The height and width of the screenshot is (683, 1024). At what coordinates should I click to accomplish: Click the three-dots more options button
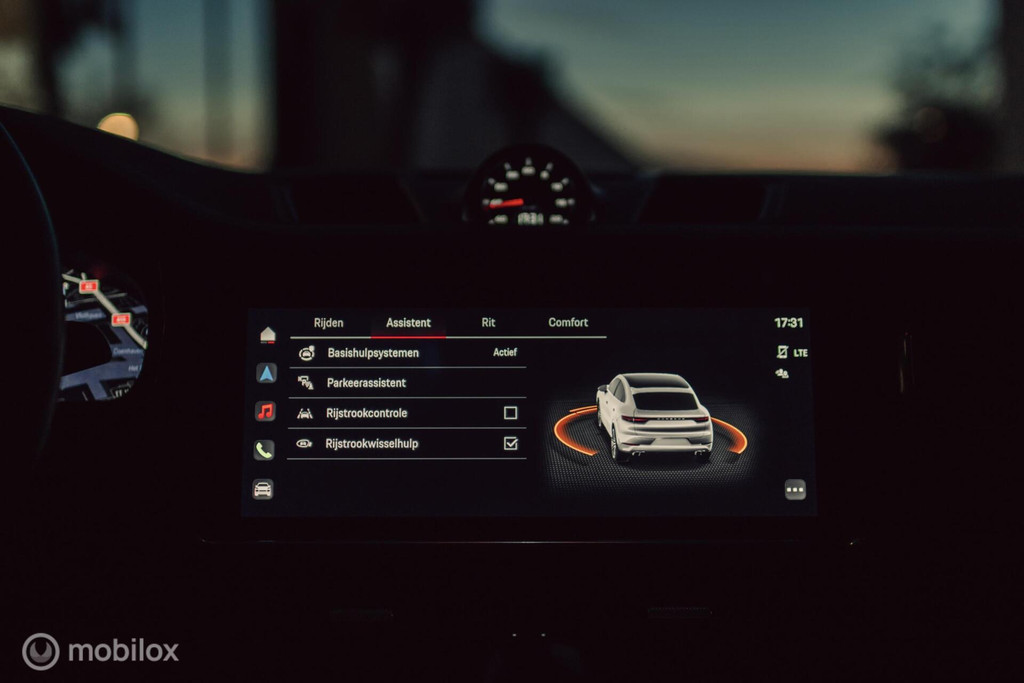[x=795, y=489]
